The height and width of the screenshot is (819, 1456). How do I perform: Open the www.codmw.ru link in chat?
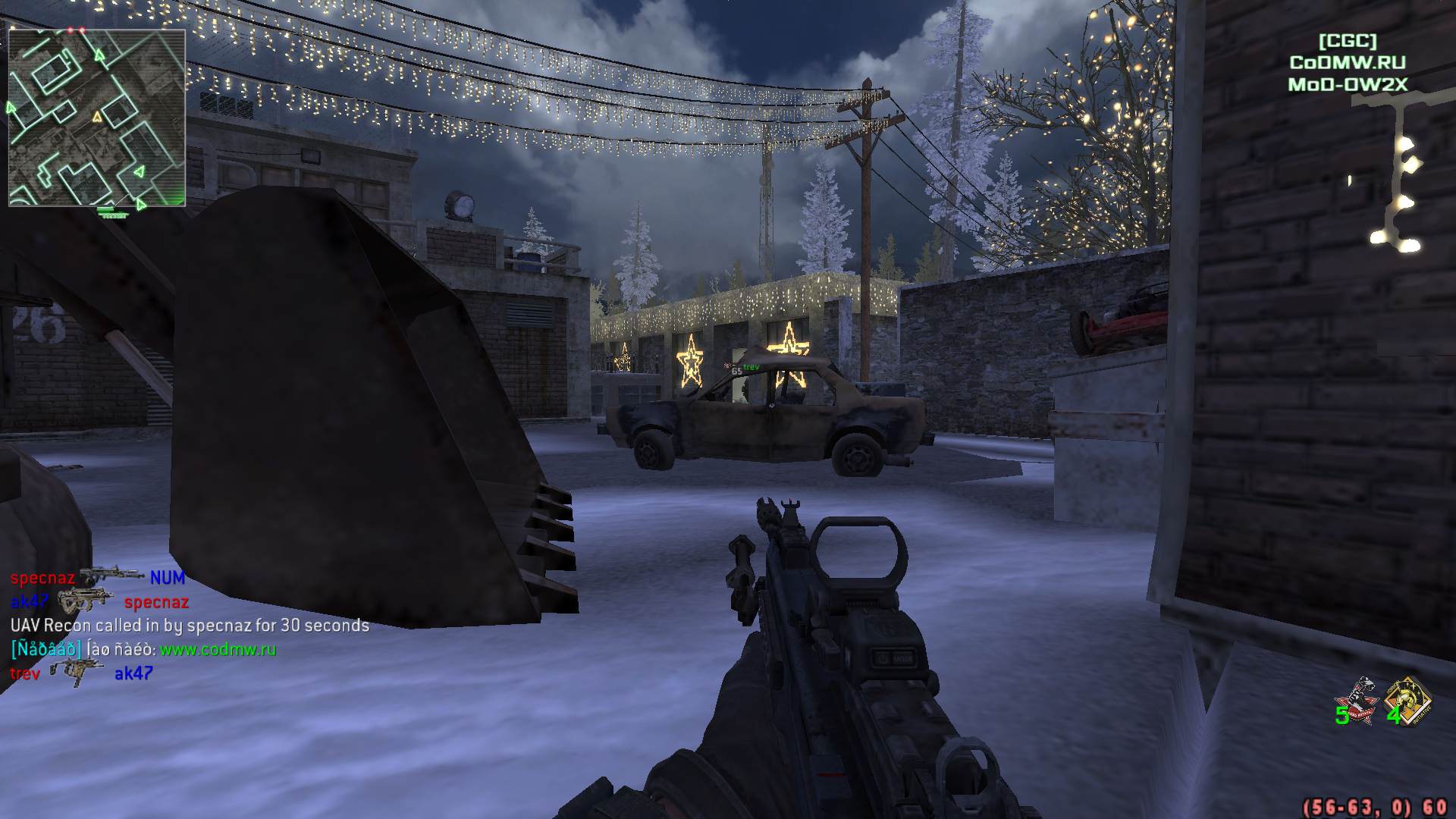218,650
